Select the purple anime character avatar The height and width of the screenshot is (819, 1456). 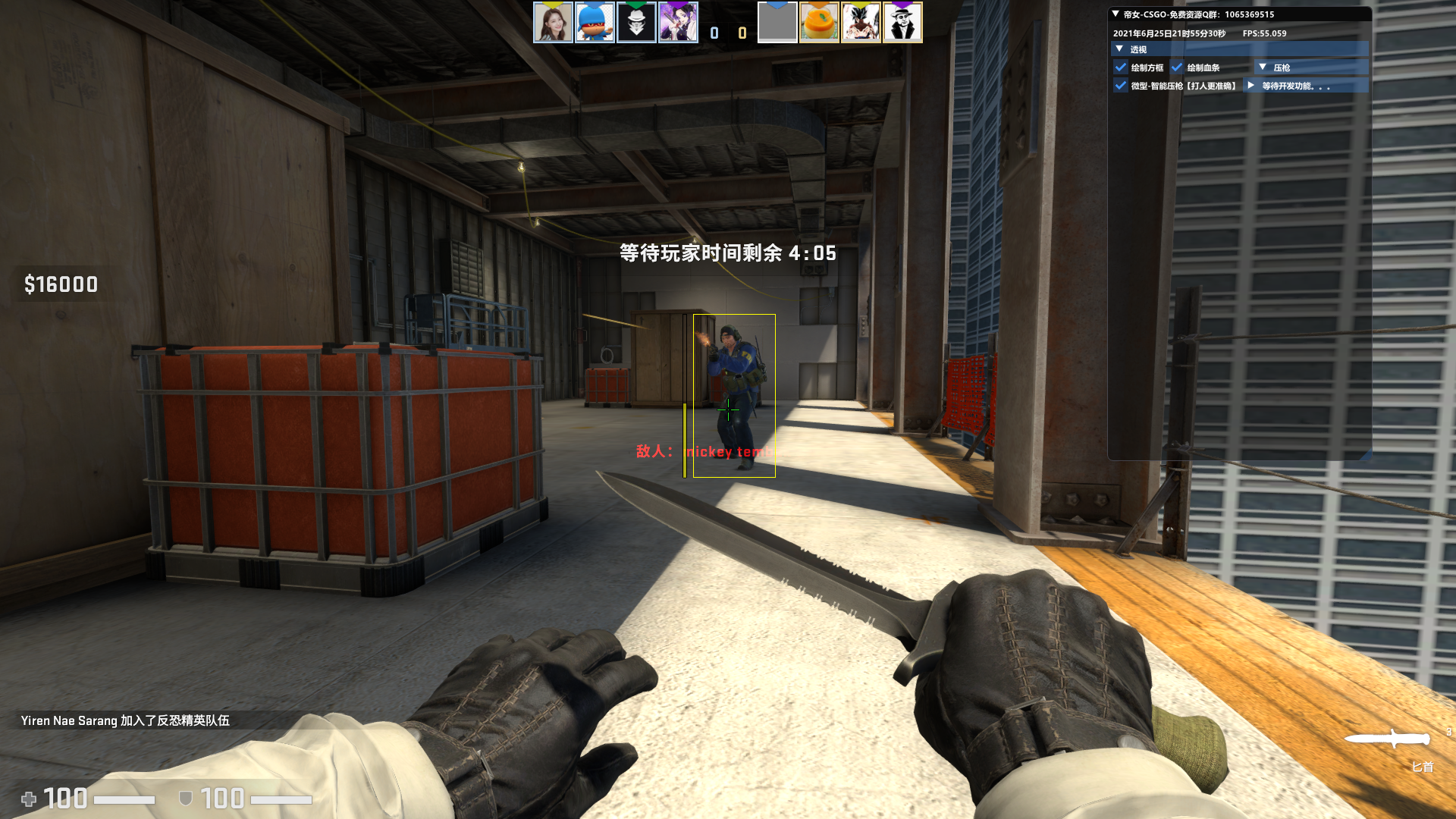[679, 23]
